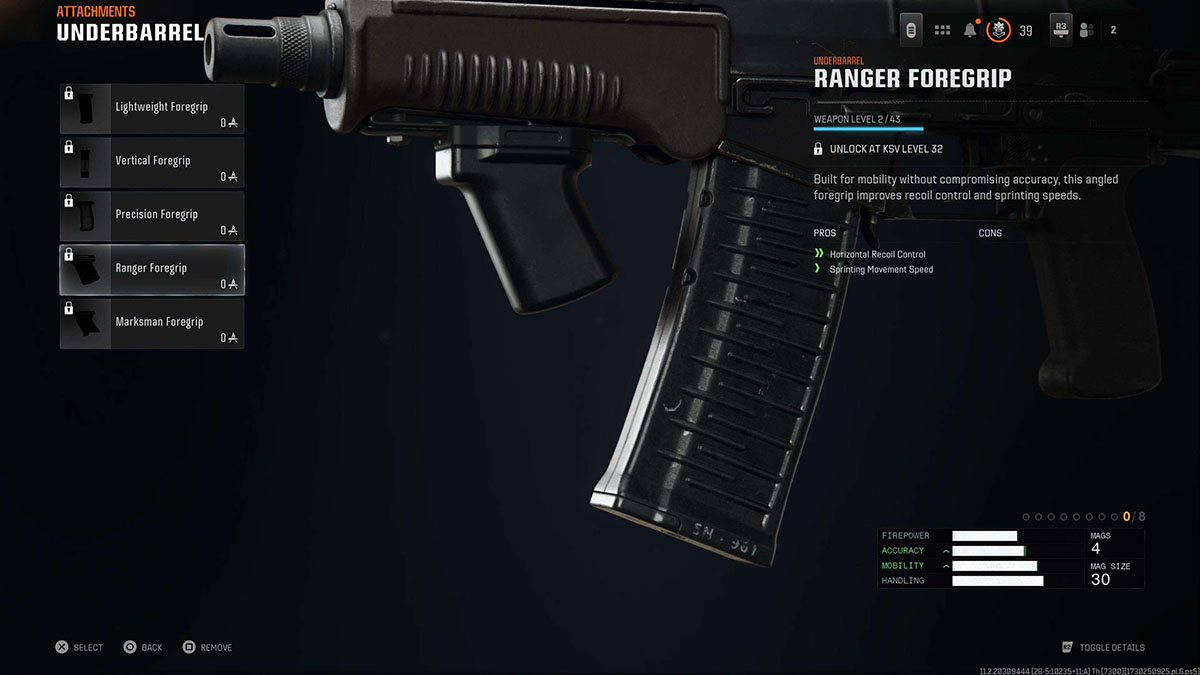Screen dimensions: 1200x675
Task: Open the grid menu icon
Action: pyautogui.click(x=942, y=30)
